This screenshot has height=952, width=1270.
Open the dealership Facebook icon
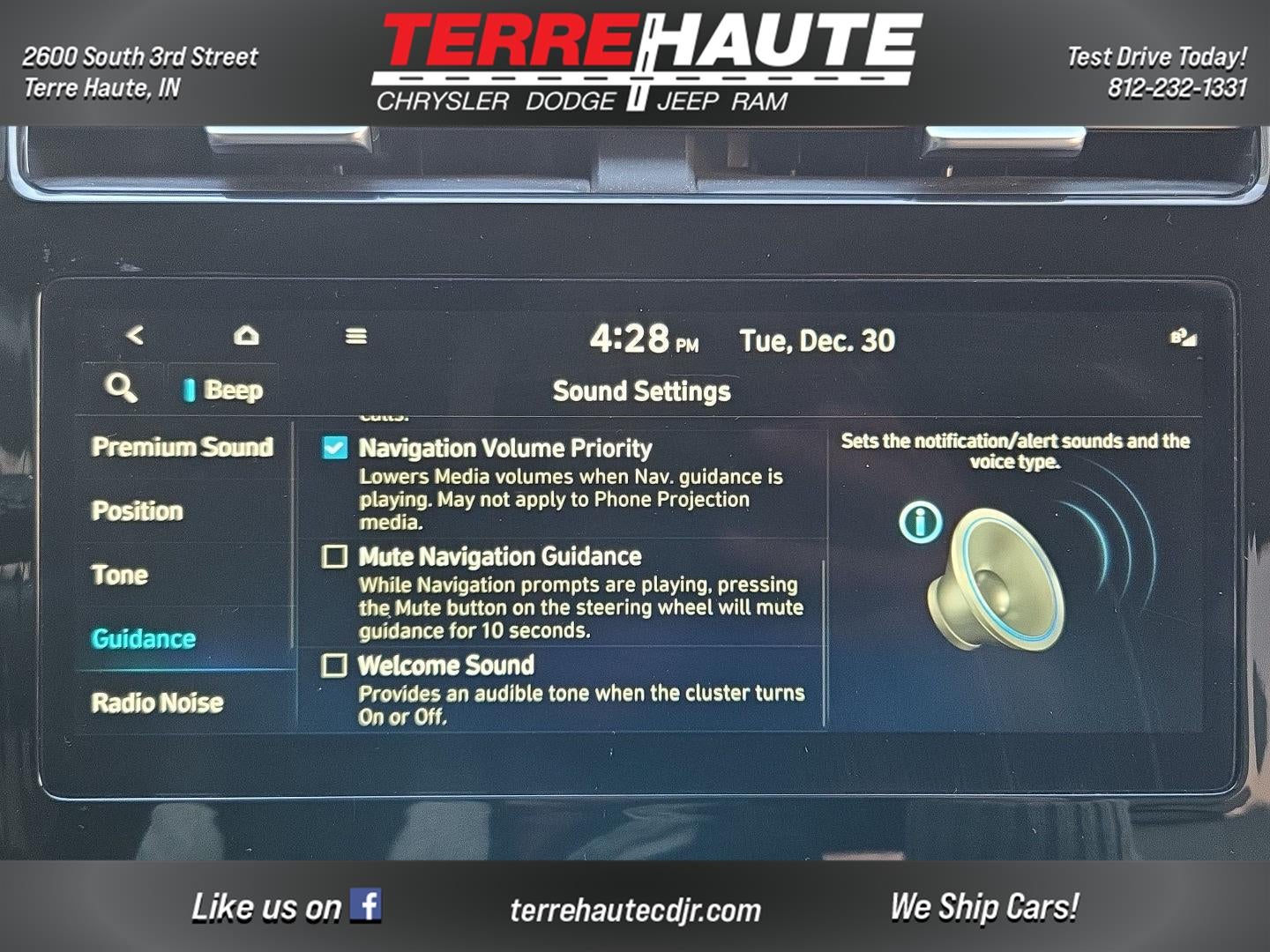[365, 905]
